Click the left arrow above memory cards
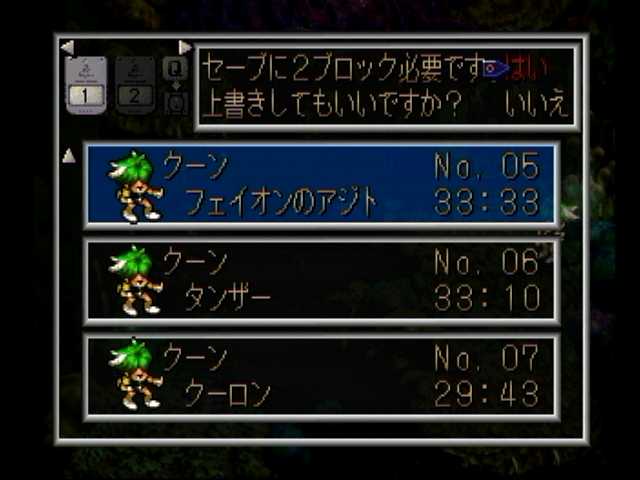 (67, 47)
